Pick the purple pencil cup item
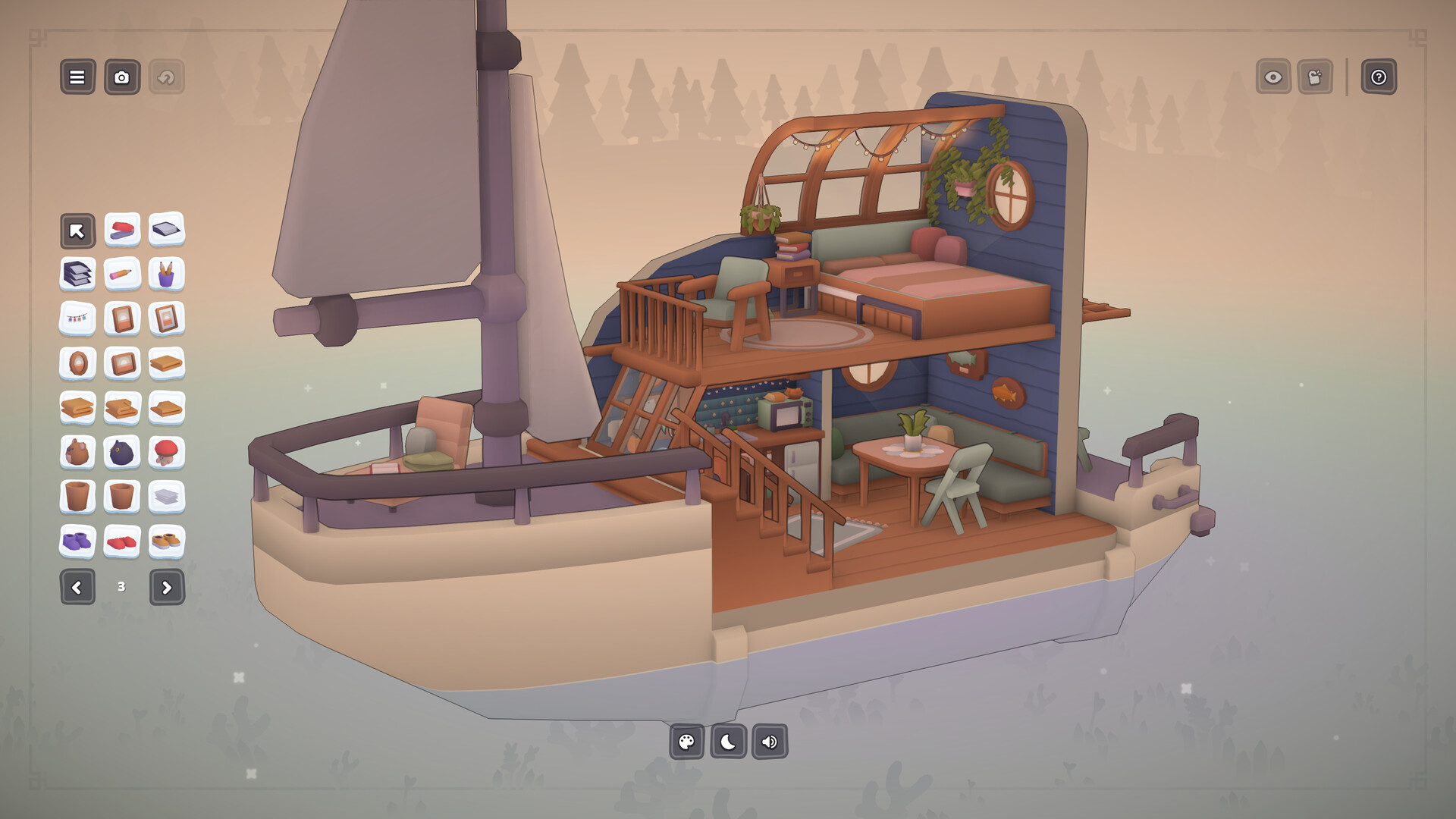 click(x=166, y=275)
